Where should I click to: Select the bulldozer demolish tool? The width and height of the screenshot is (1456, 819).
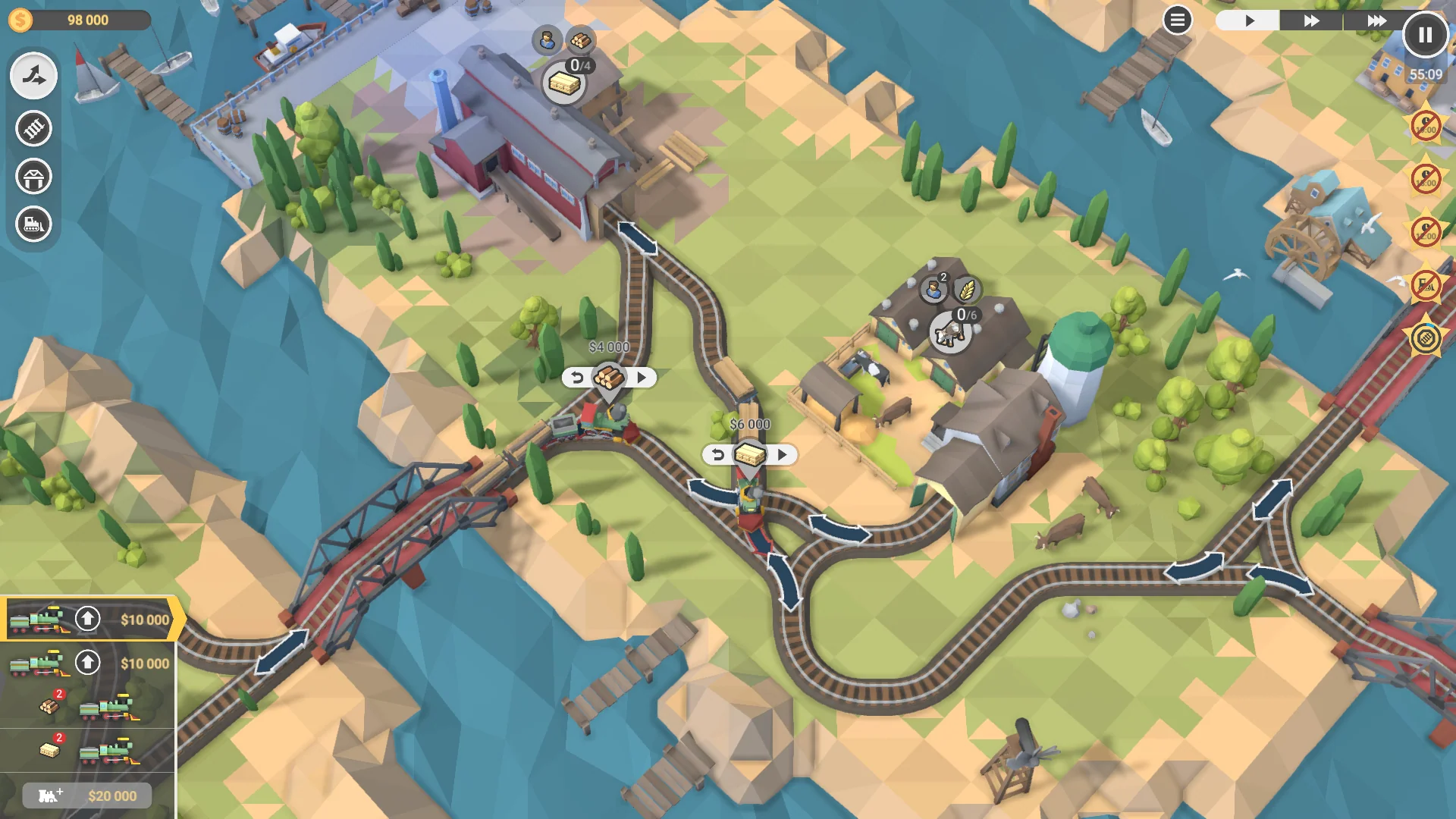point(33,224)
